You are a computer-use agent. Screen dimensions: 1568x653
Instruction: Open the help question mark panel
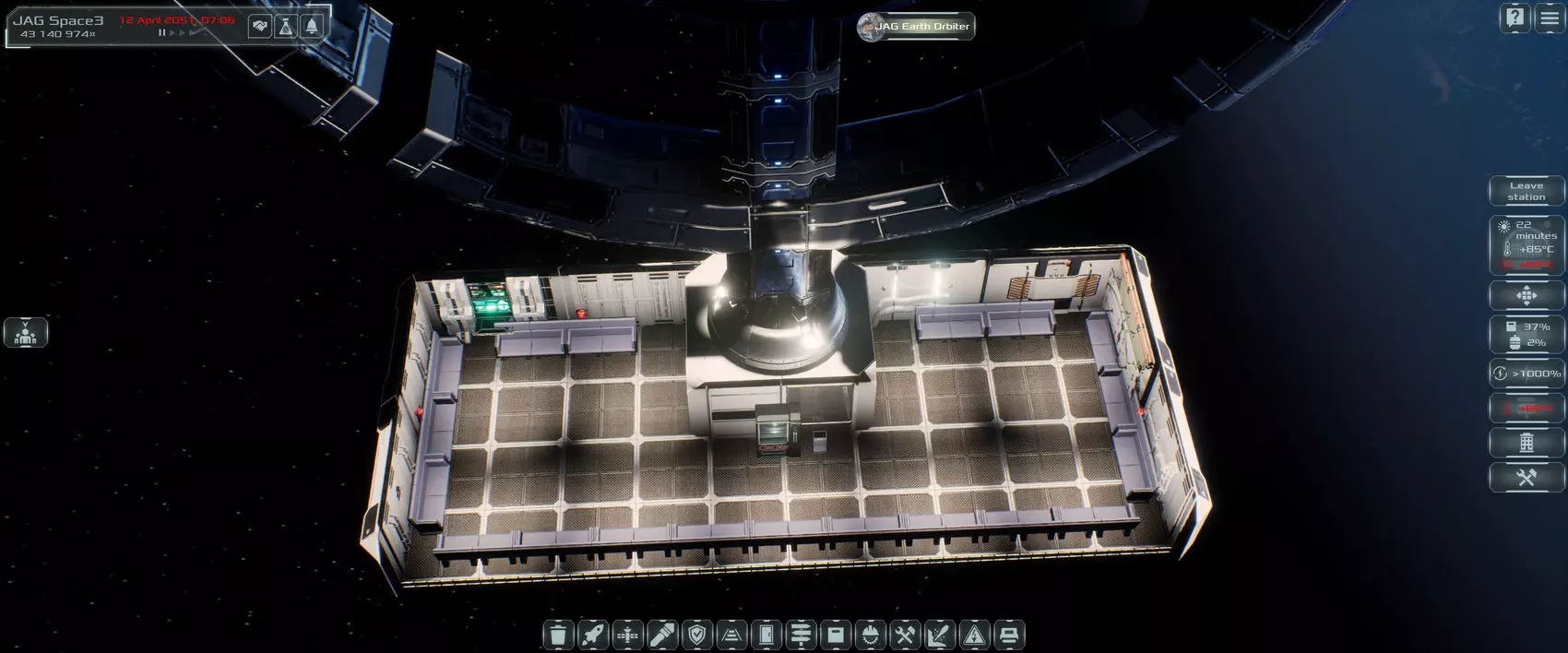click(1515, 18)
